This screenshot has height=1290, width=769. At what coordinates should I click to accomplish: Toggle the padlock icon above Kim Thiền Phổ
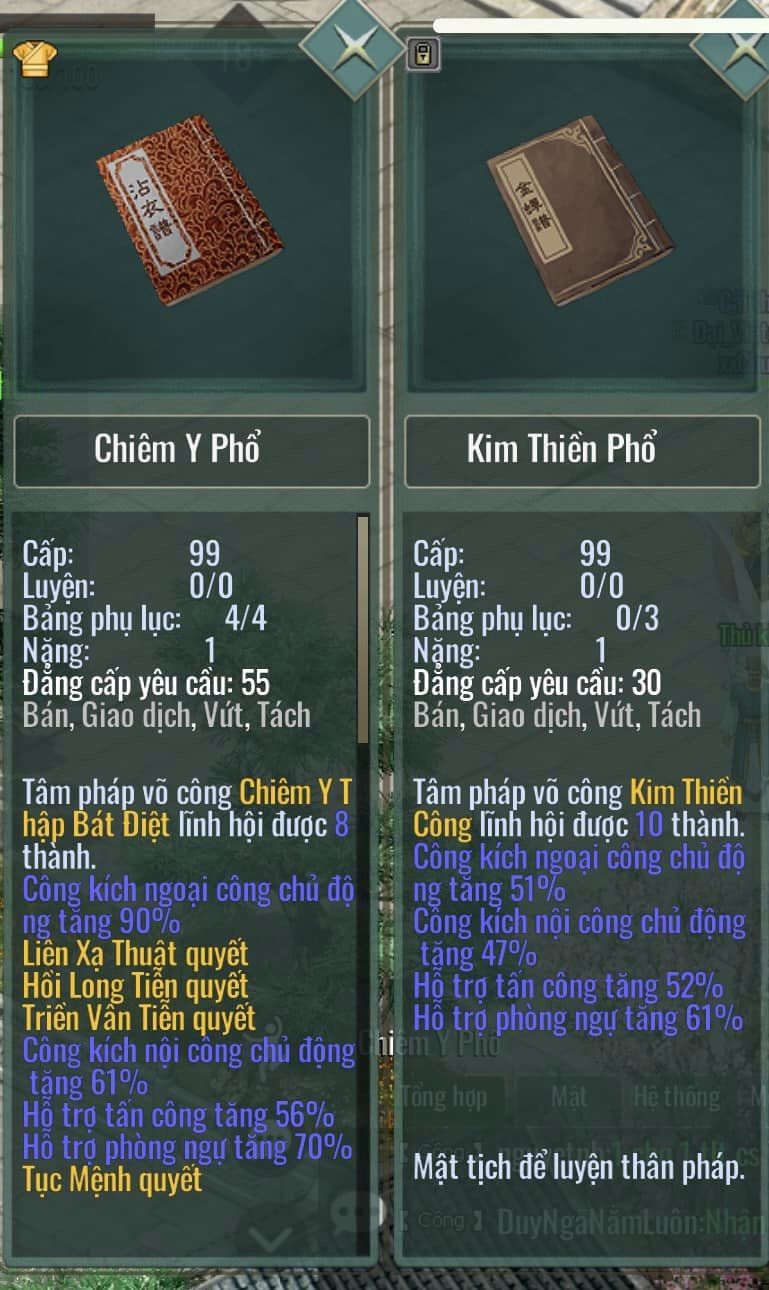423,54
